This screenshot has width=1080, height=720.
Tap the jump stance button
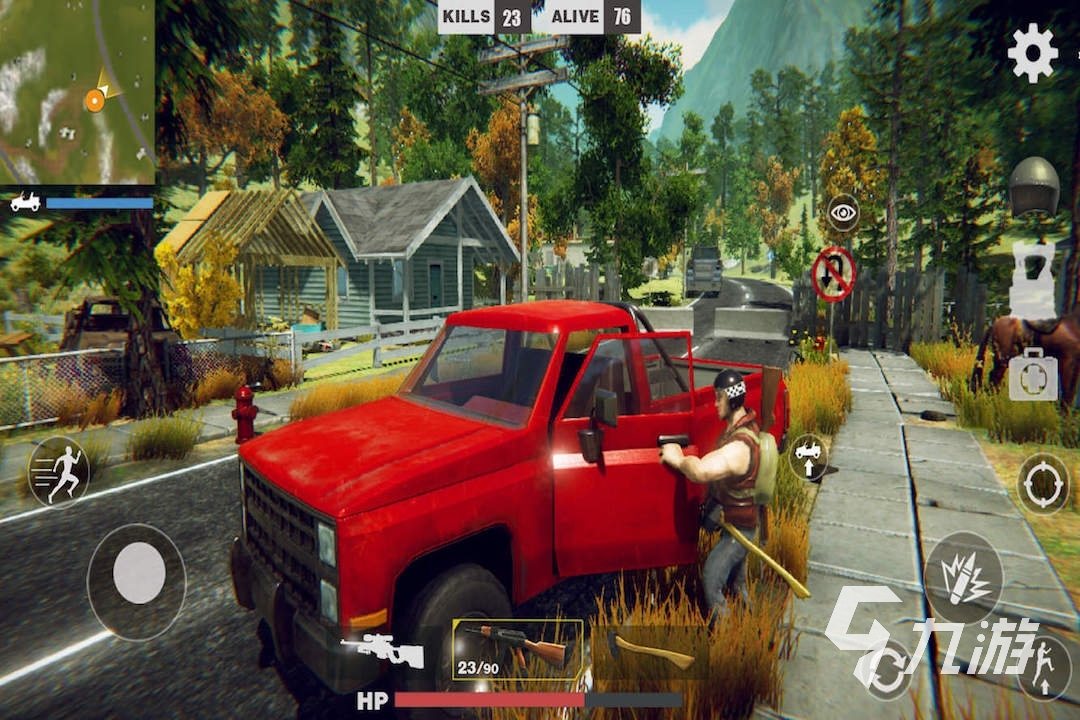pyautogui.click(x=1043, y=667)
